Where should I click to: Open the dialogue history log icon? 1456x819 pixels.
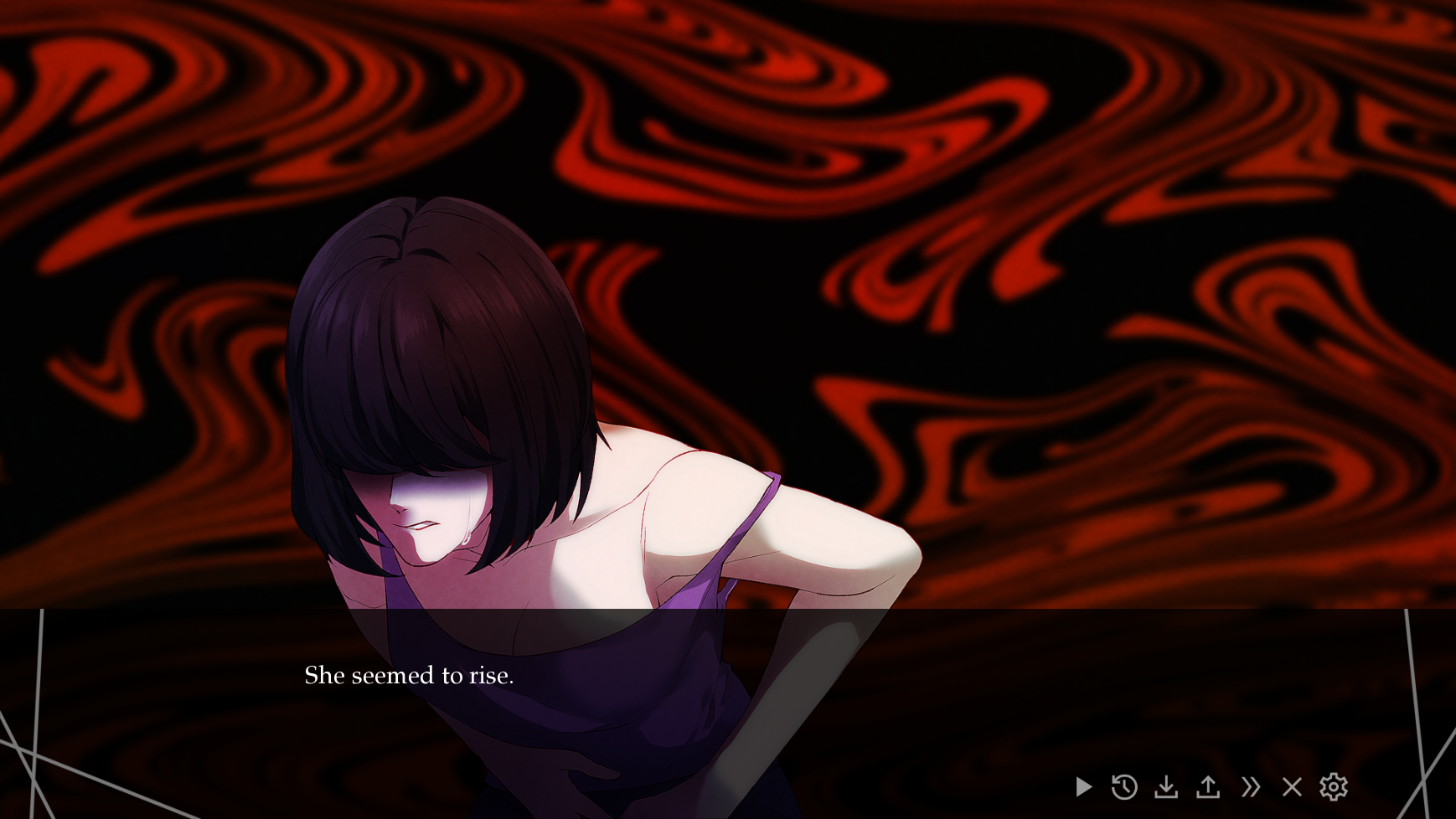1125,786
